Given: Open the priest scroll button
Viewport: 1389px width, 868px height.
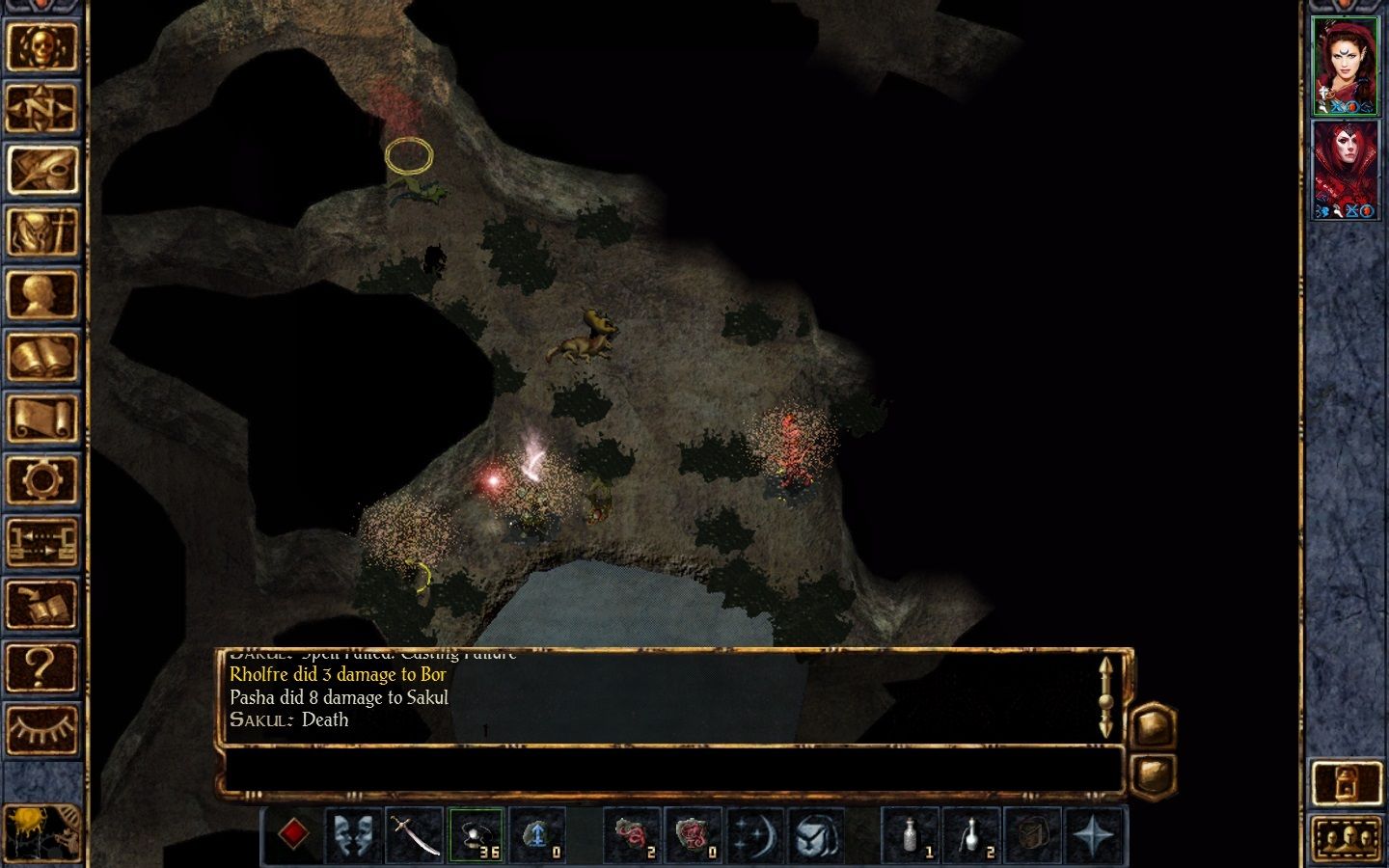Looking at the screenshot, I should (41, 419).
